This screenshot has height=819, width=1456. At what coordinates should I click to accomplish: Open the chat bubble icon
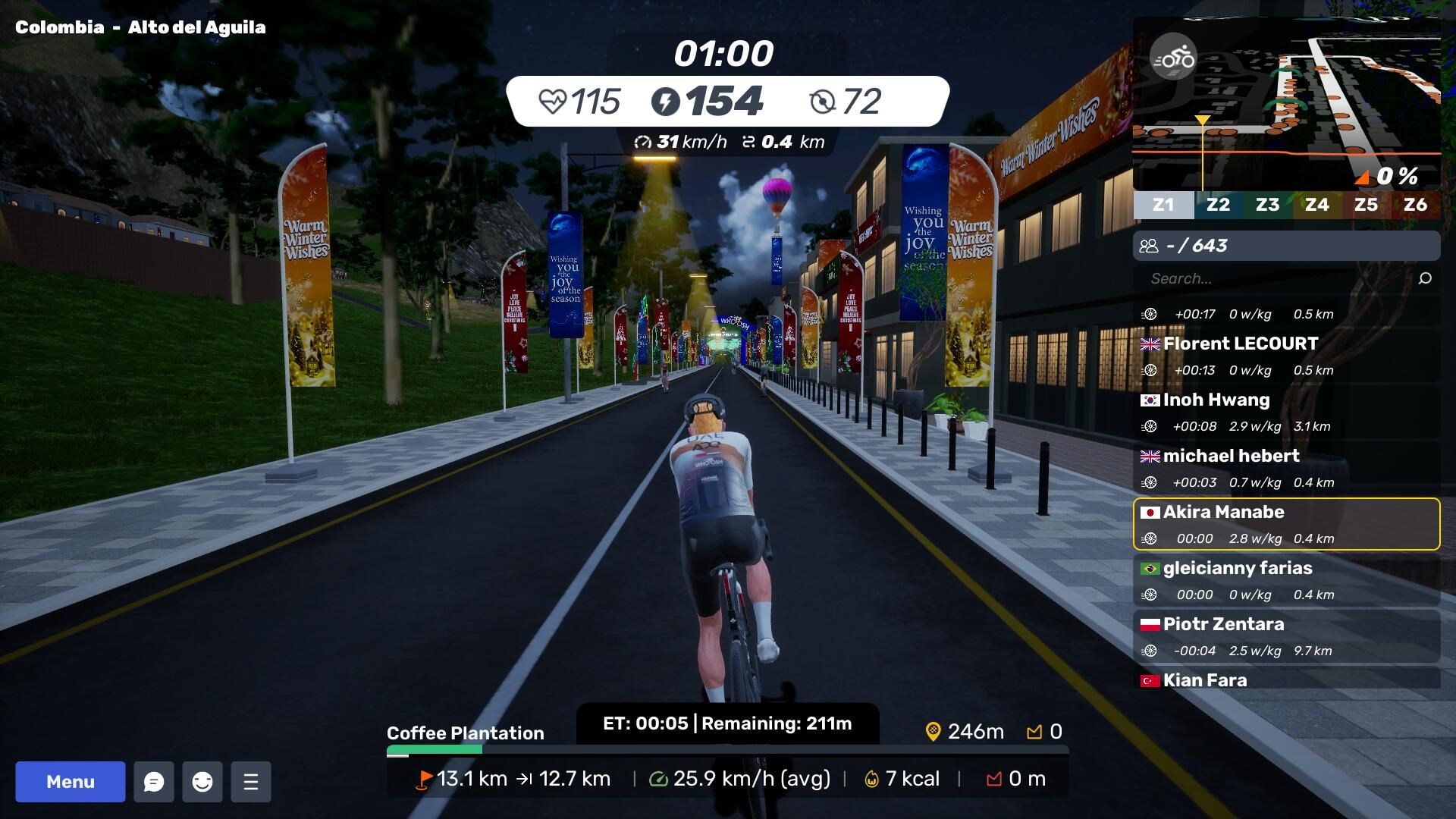(x=154, y=782)
